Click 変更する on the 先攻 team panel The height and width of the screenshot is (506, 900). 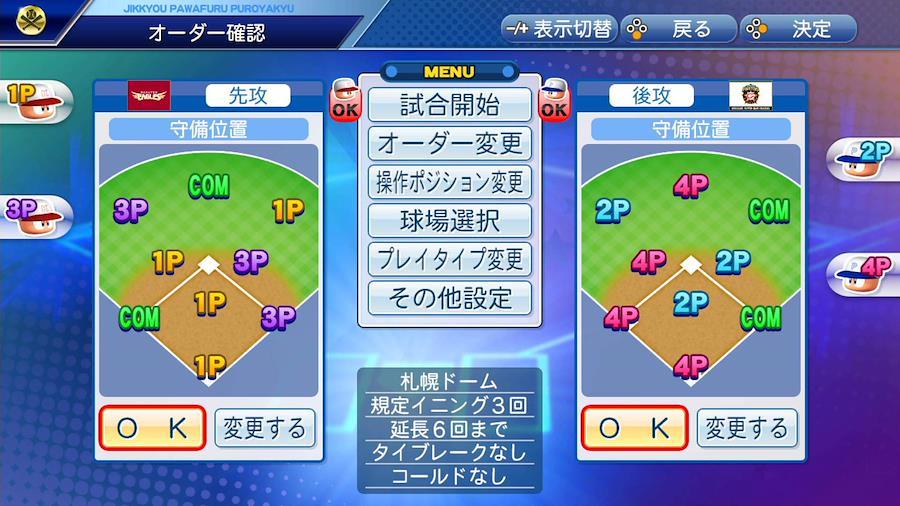264,428
